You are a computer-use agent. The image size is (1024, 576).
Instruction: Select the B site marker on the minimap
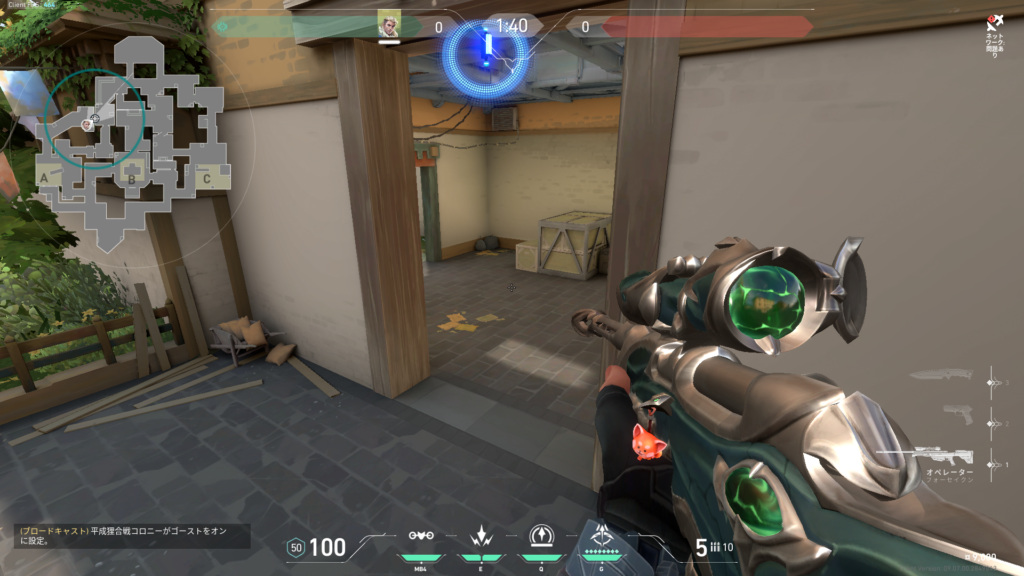[x=130, y=180]
